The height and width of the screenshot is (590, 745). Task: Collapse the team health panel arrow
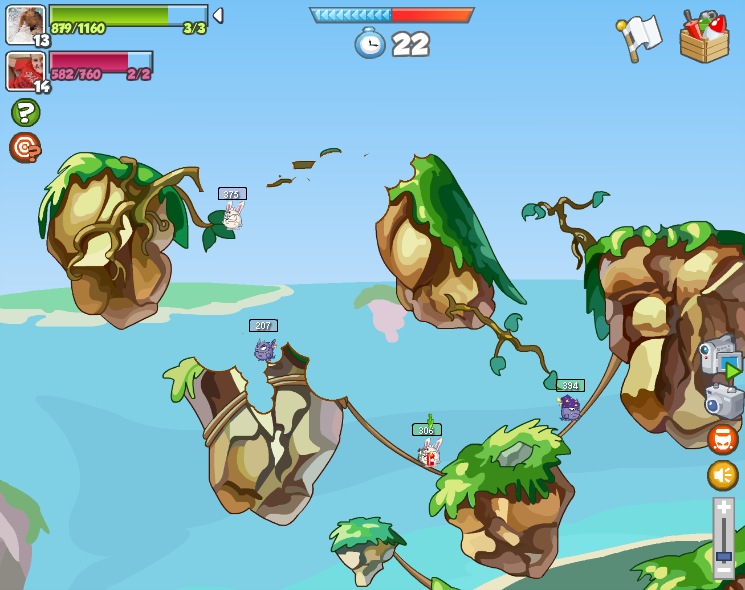click(218, 16)
